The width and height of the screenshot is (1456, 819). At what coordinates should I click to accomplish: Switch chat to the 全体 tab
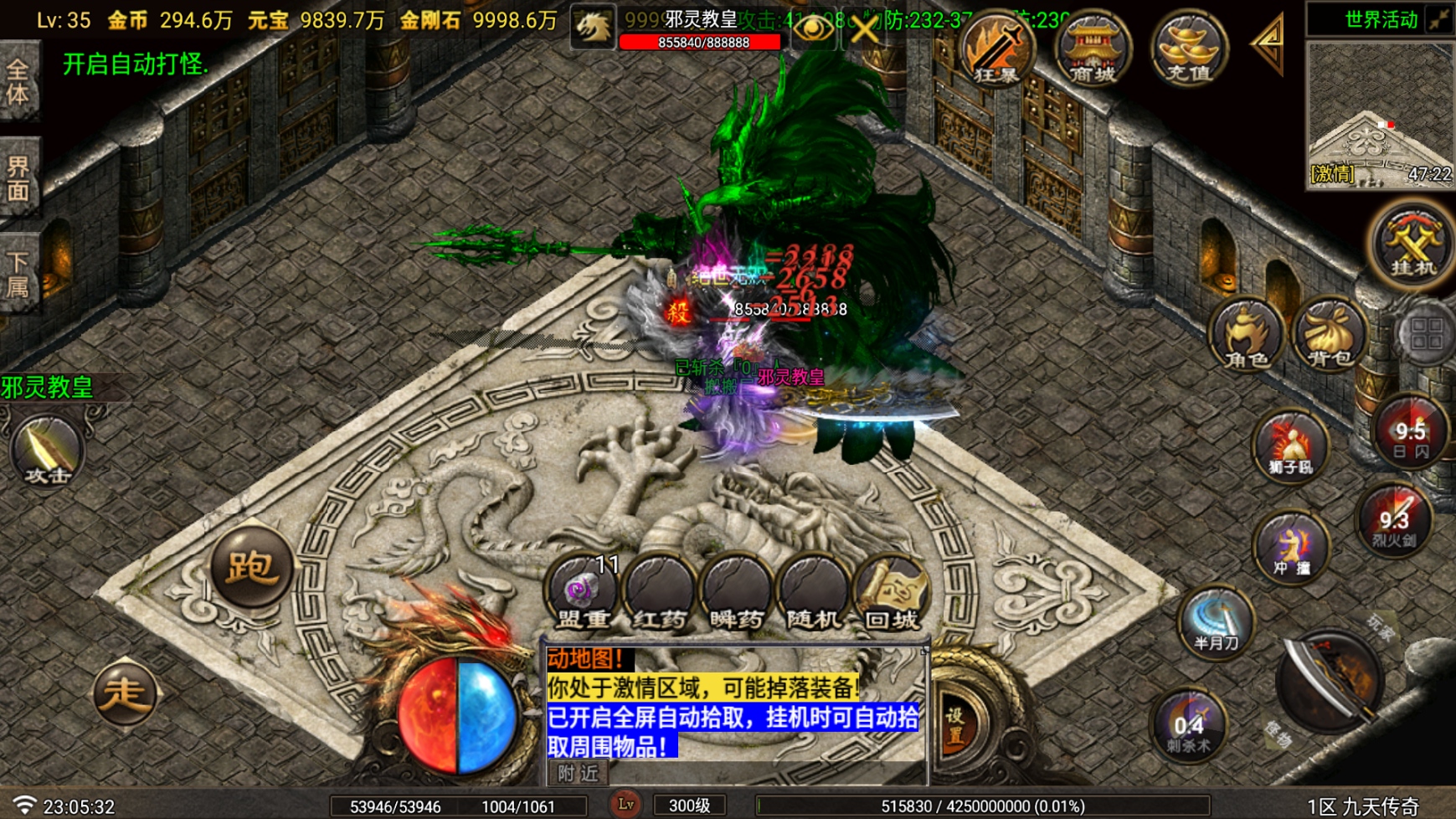click(x=18, y=80)
